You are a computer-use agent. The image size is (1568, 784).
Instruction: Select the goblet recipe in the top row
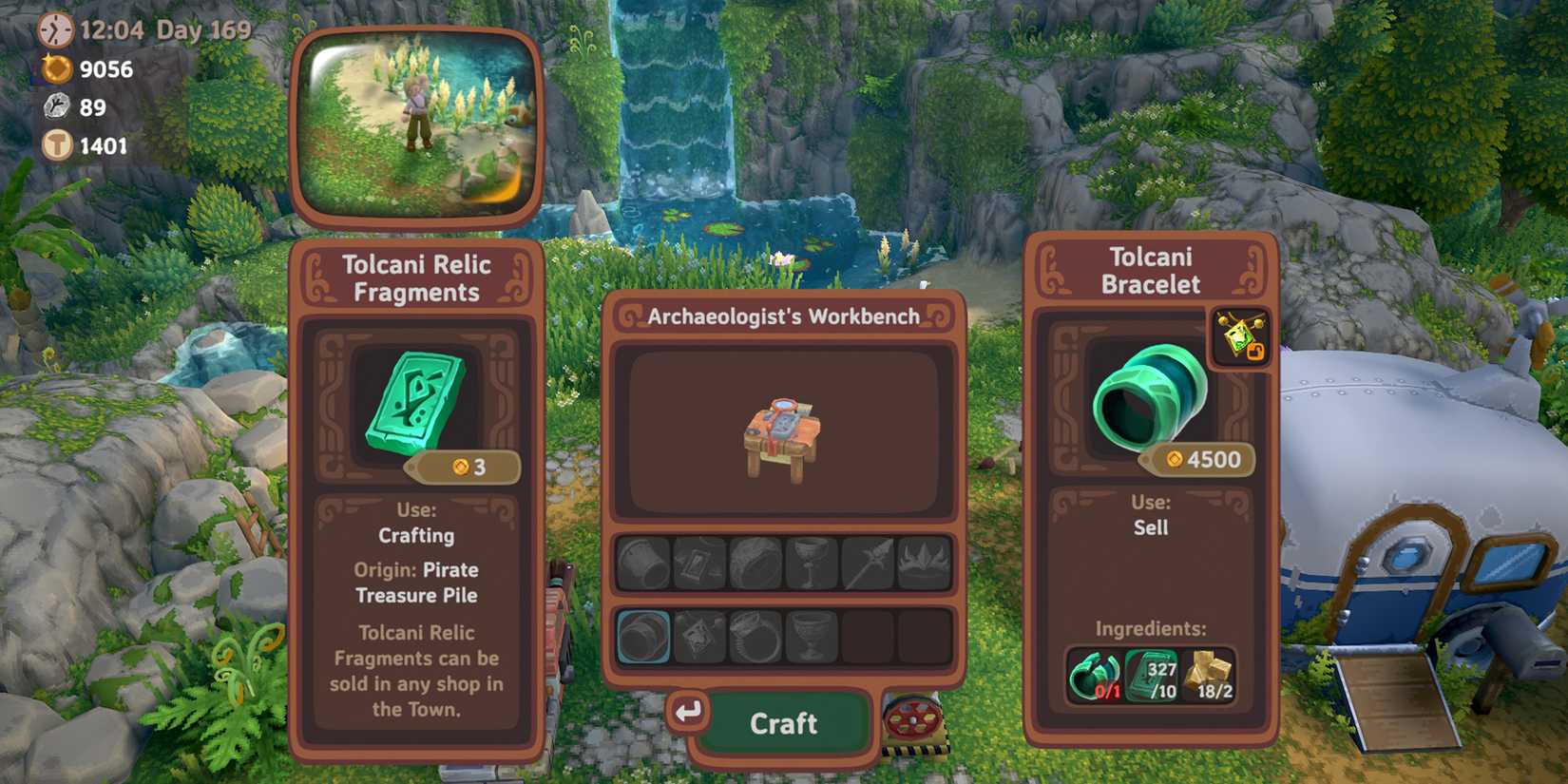808,563
